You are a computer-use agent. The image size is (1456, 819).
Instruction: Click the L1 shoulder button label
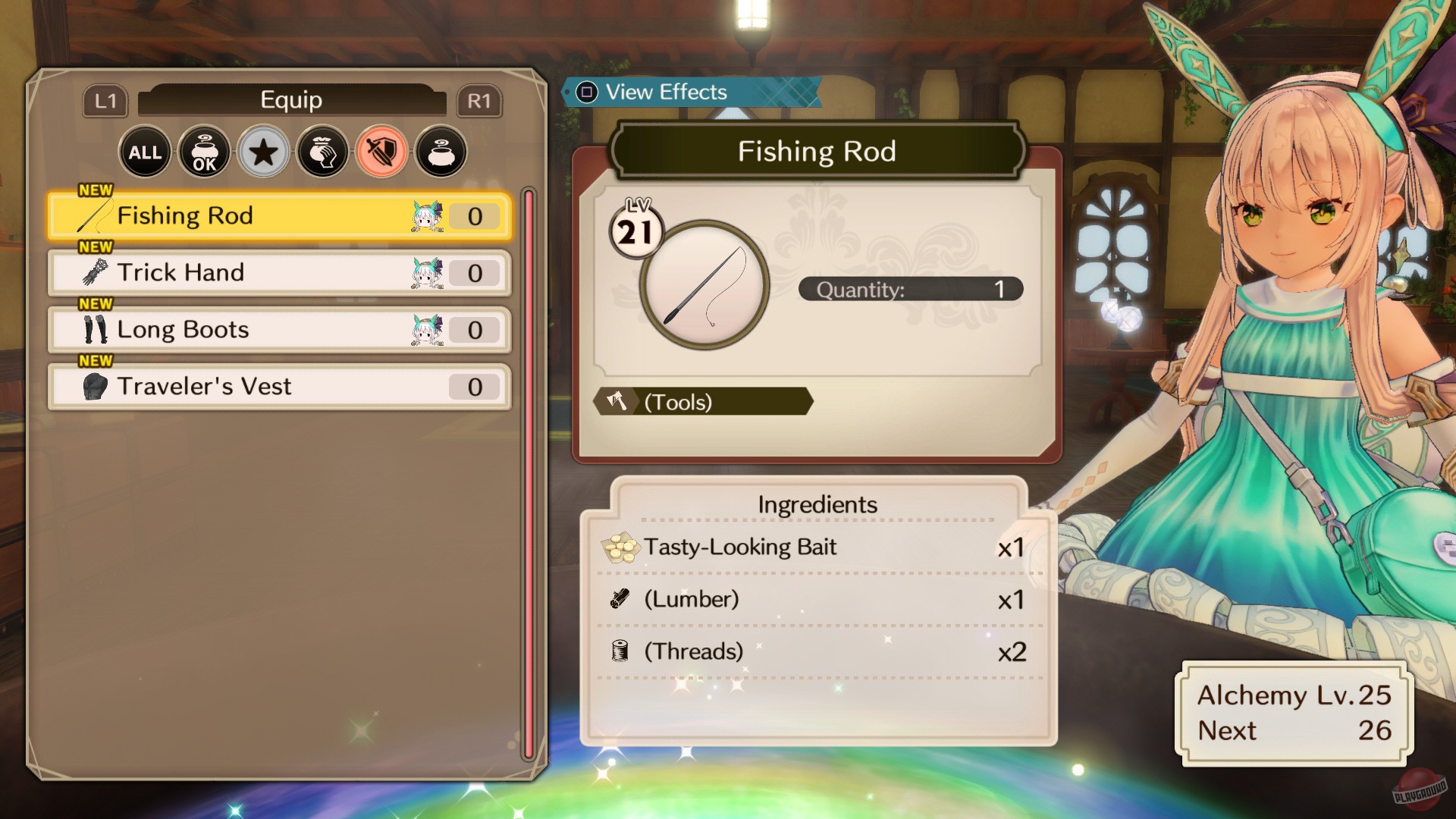point(105,100)
